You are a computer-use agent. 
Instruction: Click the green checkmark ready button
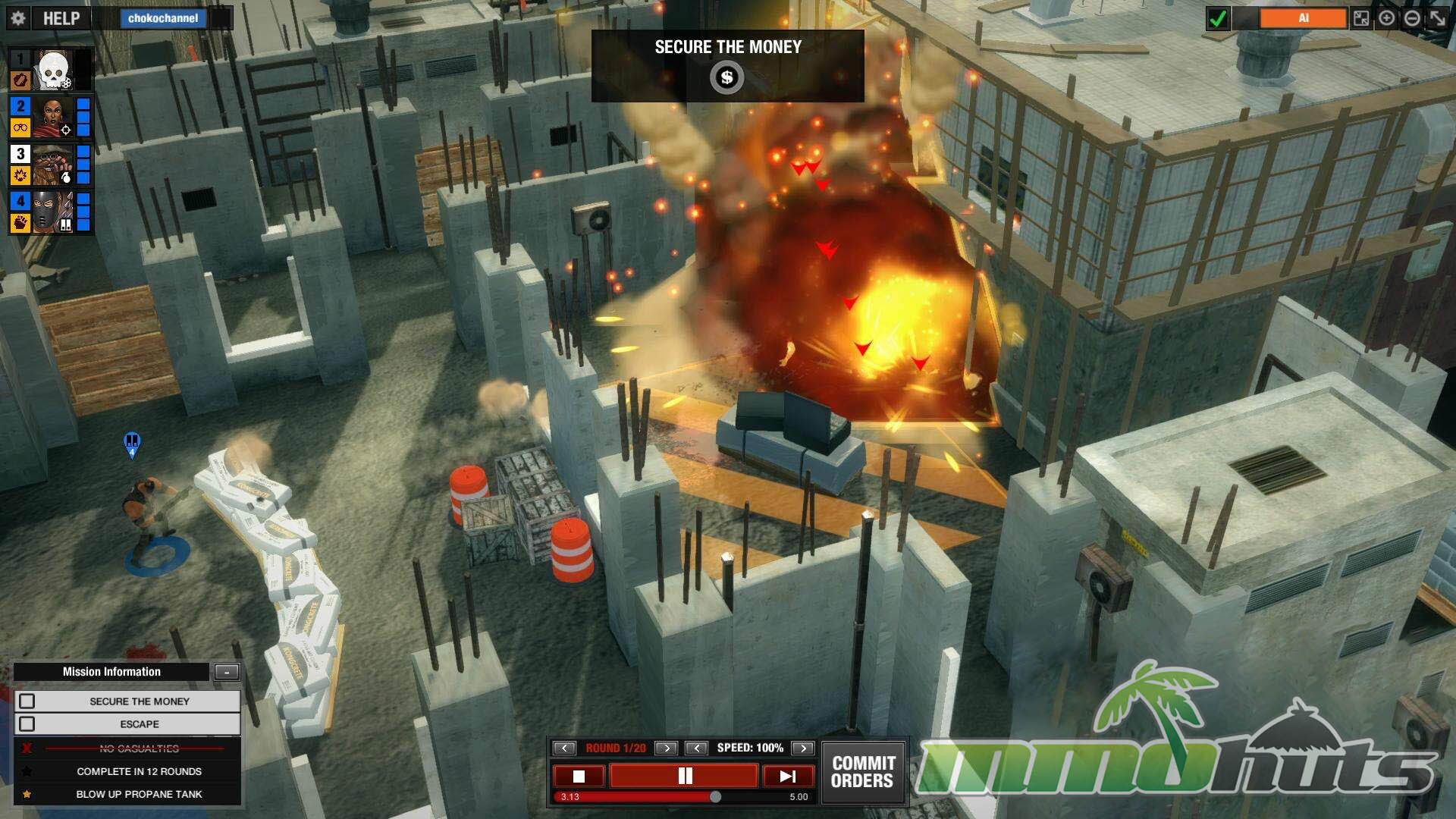[x=1218, y=18]
